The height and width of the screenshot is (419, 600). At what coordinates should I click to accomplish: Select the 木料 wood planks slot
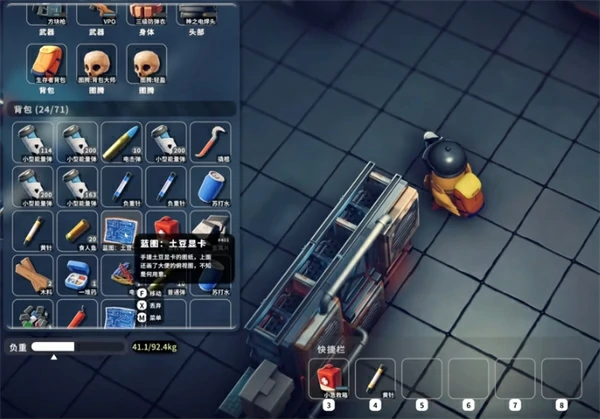click(34, 273)
